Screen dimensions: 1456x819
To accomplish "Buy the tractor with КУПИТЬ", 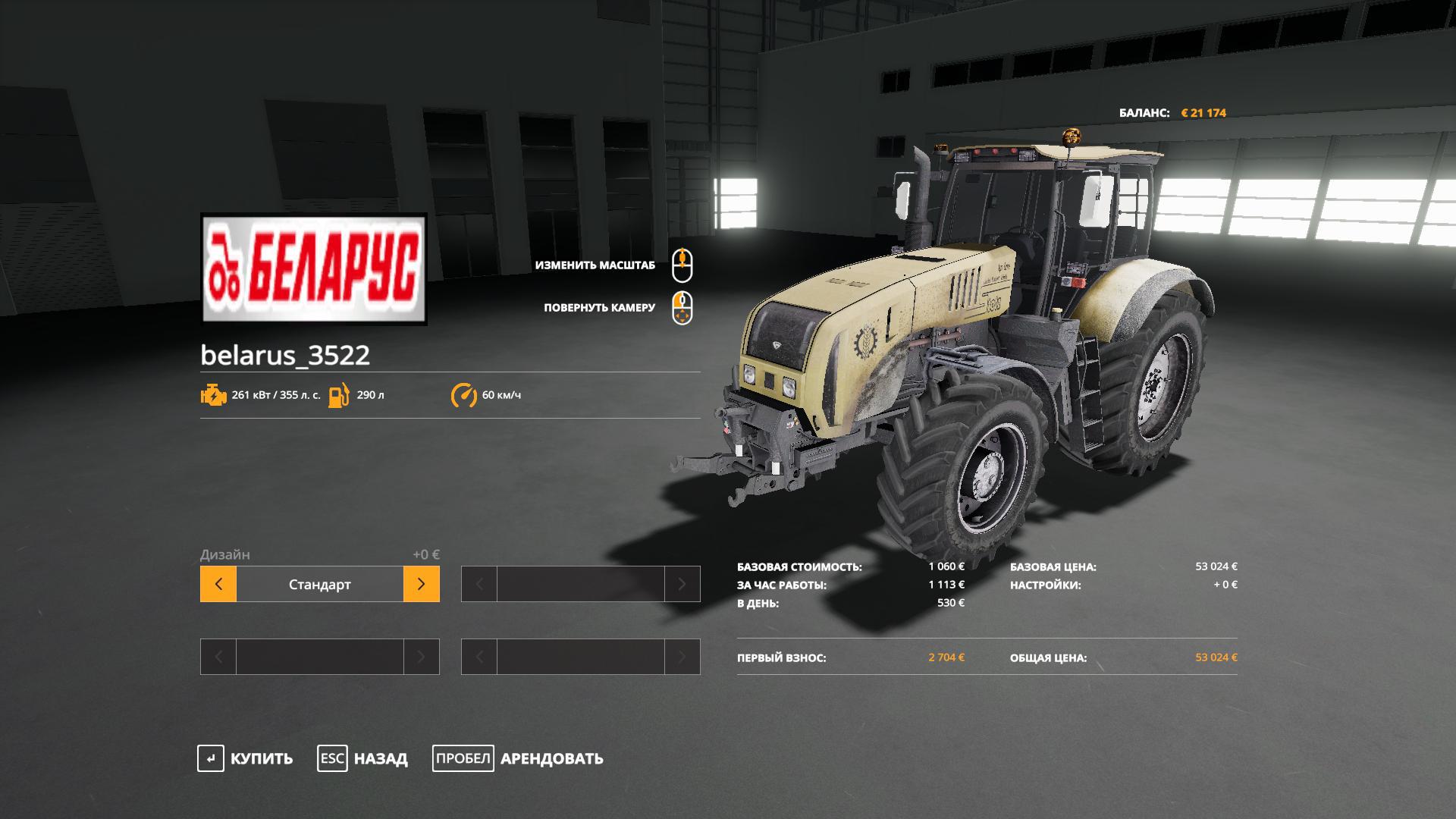I will click(x=245, y=758).
